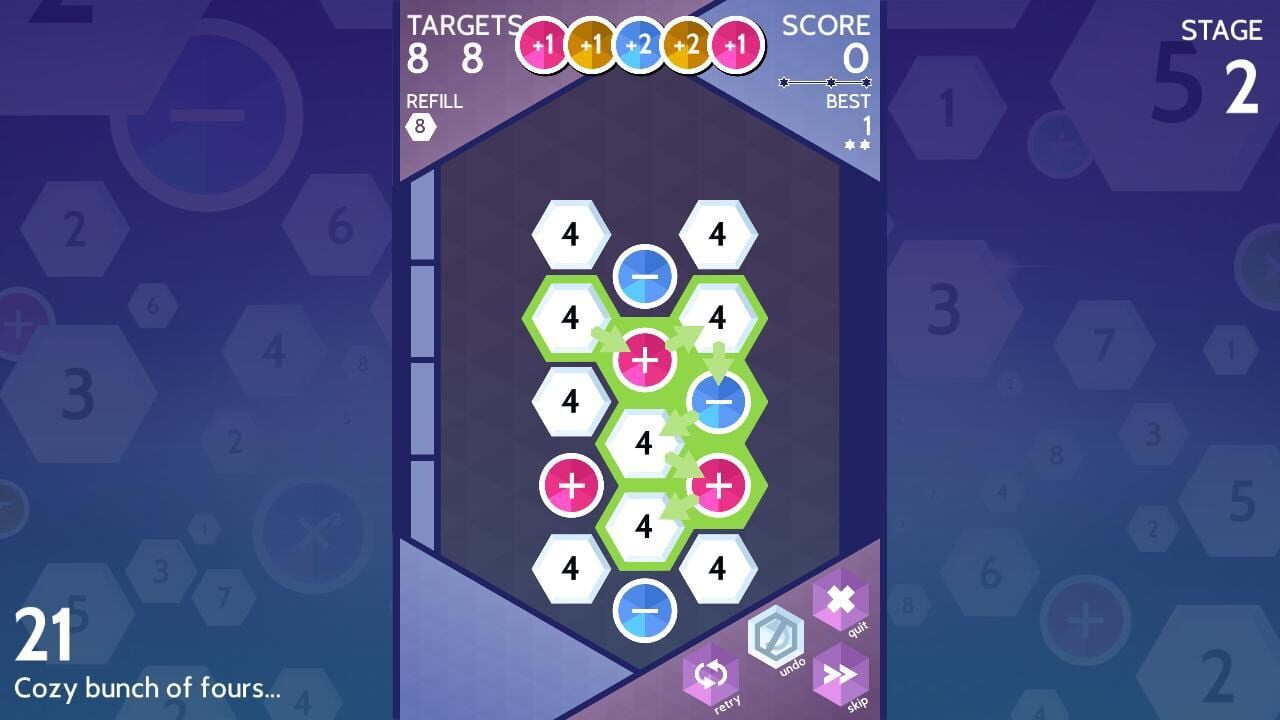Click the blue minus operator in the green chain
Viewport: 1280px width, 720px height.
click(717, 400)
